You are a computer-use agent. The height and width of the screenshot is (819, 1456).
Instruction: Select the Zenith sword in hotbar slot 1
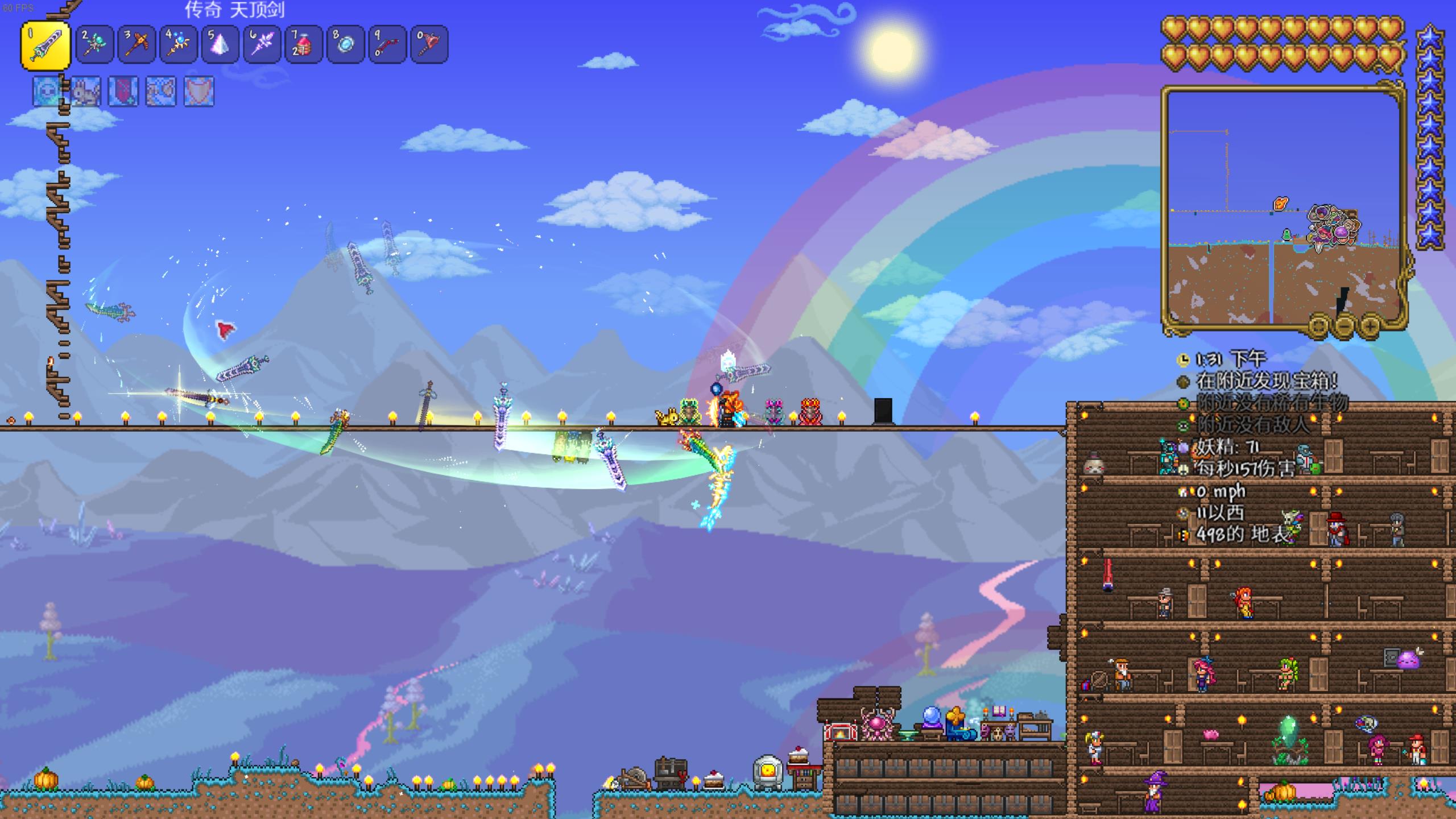(x=46, y=44)
